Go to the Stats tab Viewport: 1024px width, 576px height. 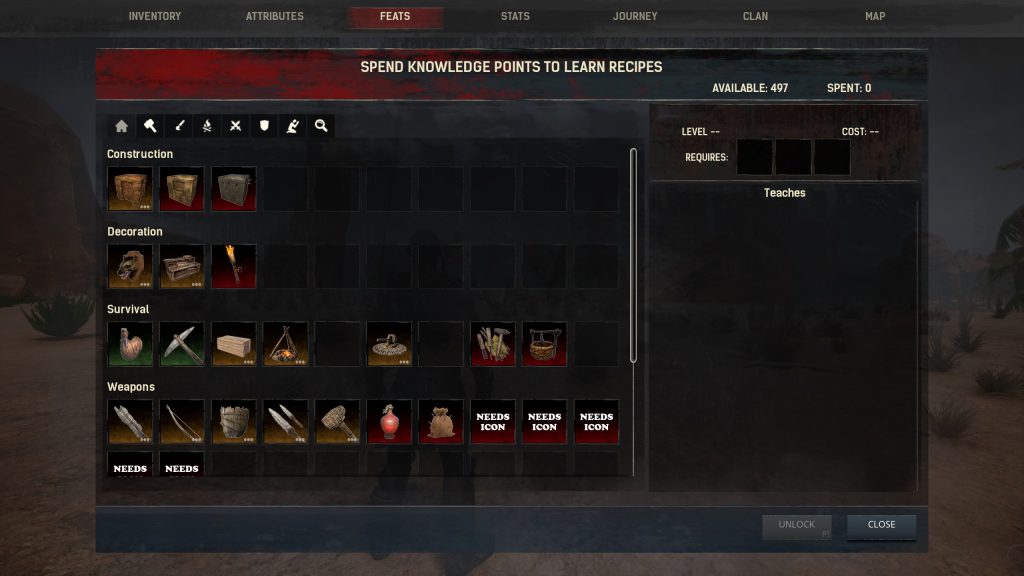515,17
